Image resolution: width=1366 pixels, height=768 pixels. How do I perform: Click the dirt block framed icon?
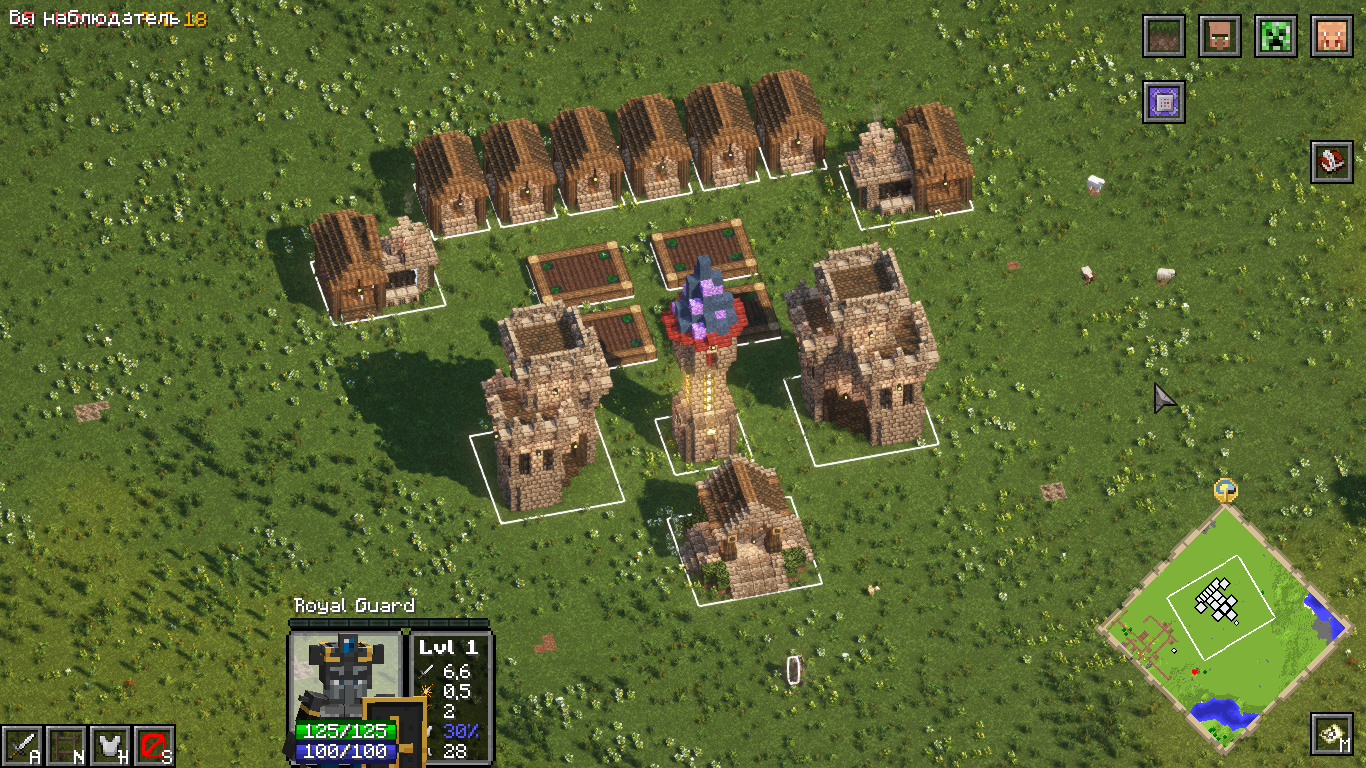1165,36
